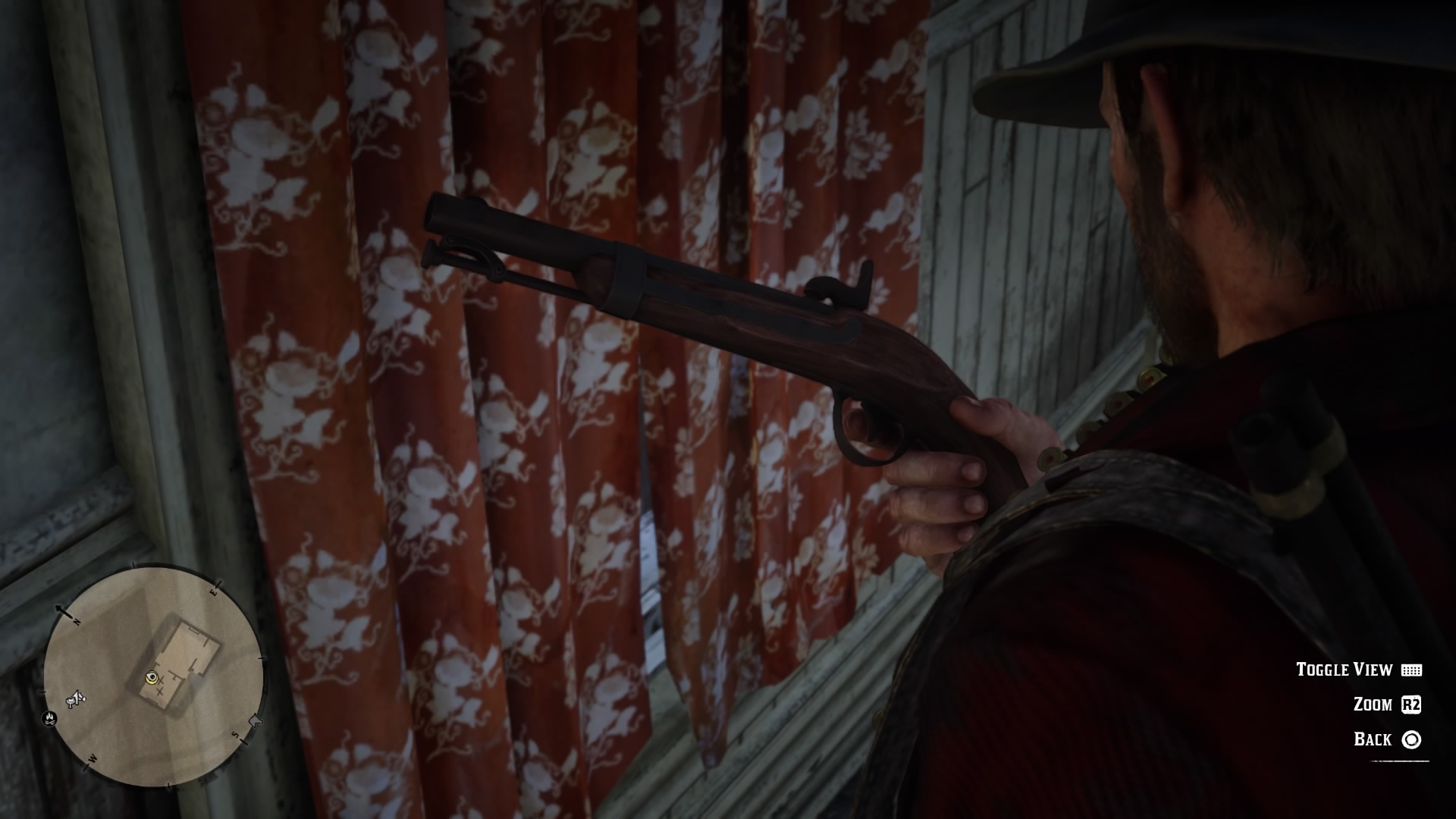This screenshot has width=1456, height=819.
Task: Click the yellow player marker on the minimap
Action: (152, 678)
